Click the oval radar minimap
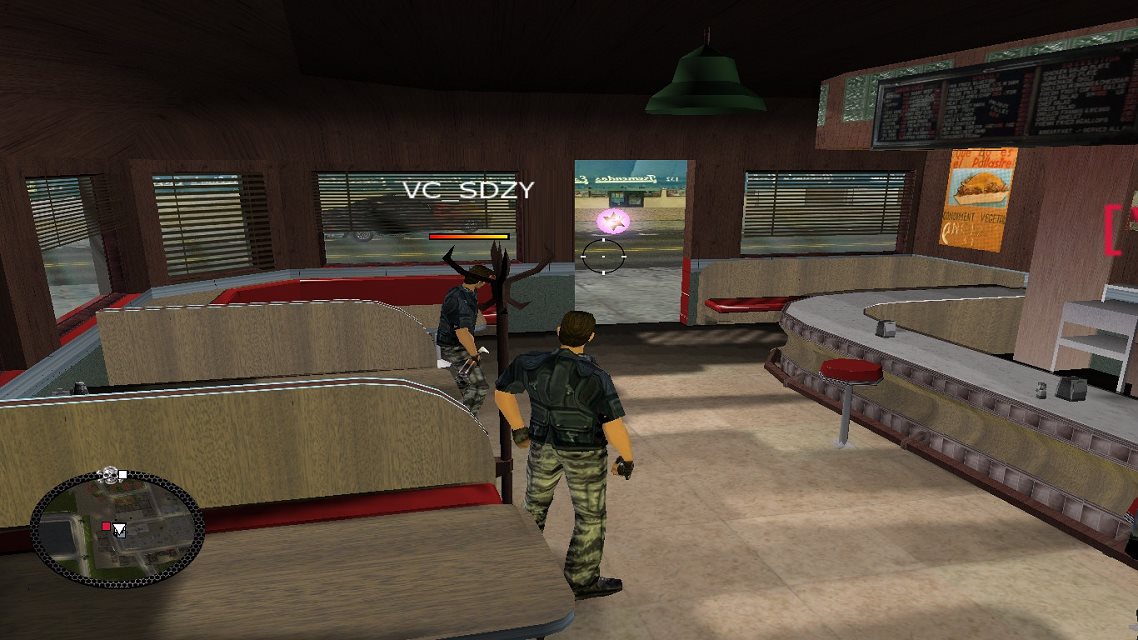The height and width of the screenshot is (640, 1138). click(x=117, y=530)
